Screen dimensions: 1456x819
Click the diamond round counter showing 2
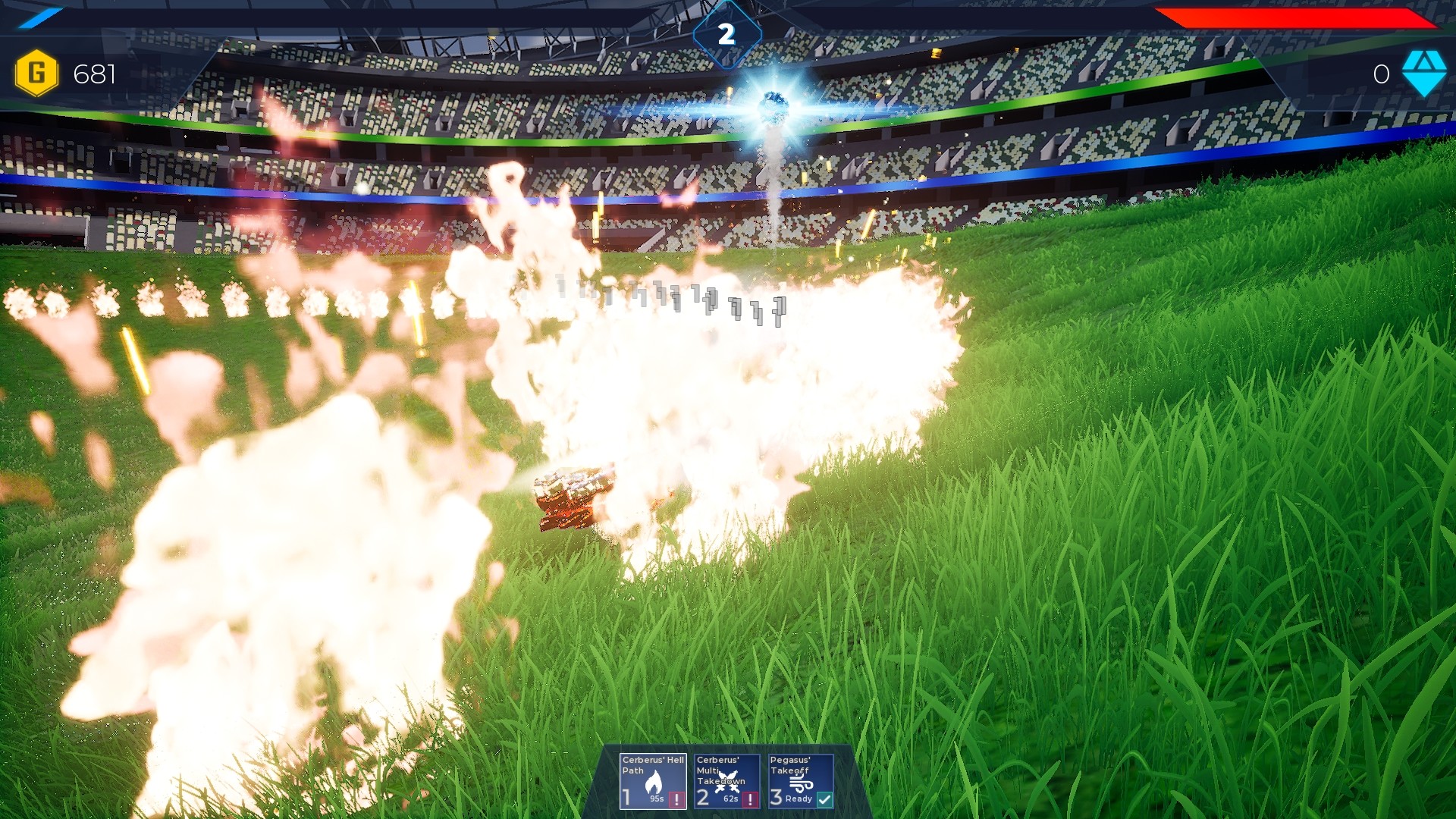point(728,32)
